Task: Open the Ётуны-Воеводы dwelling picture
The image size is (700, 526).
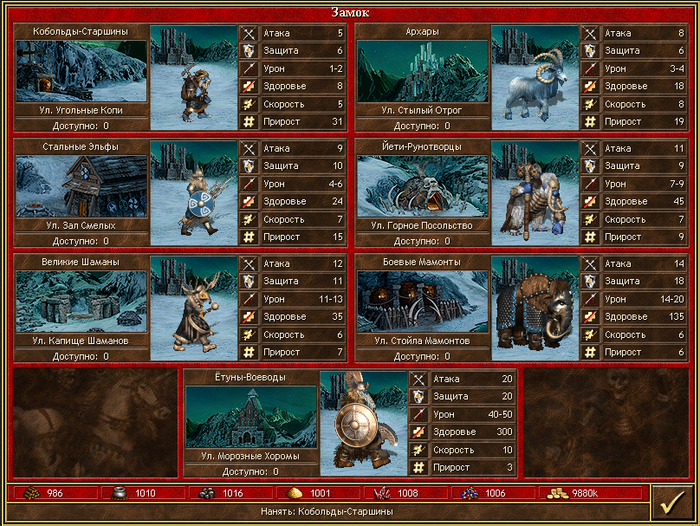Action: click(251, 417)
